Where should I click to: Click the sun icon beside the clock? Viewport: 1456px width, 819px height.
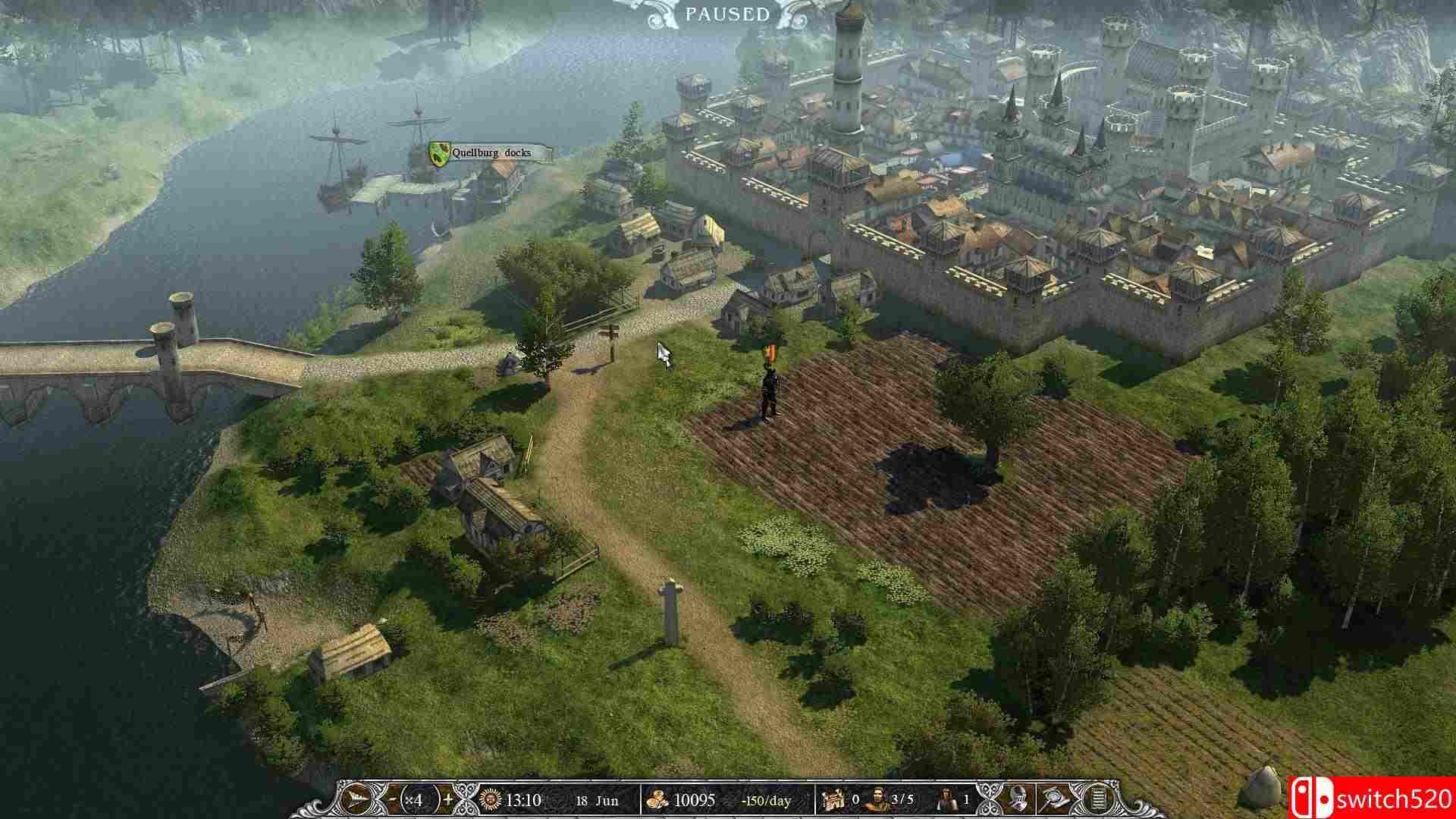tap(490, 799)
